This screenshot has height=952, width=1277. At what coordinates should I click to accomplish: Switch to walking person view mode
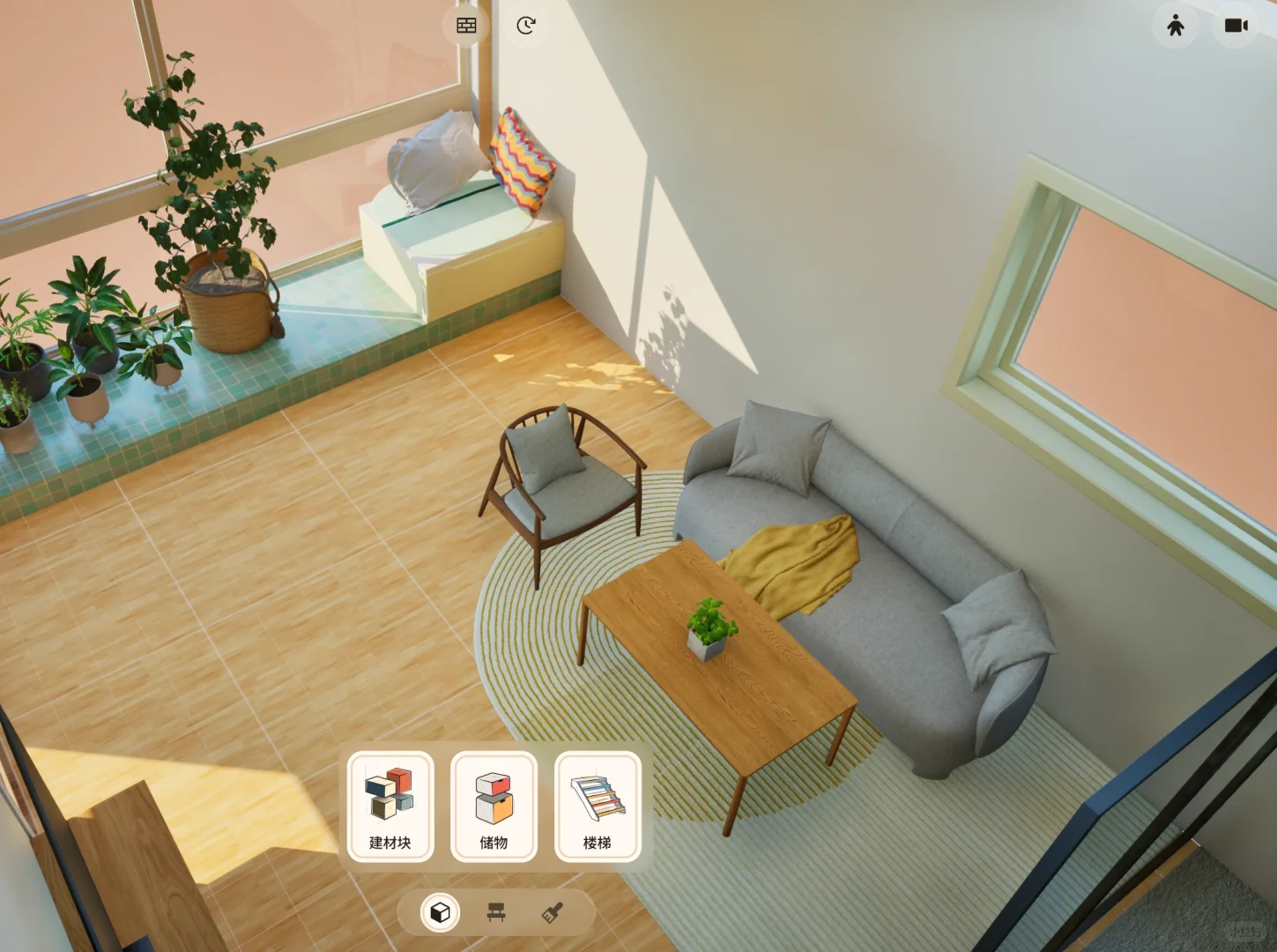click(x=1175, y=26)
